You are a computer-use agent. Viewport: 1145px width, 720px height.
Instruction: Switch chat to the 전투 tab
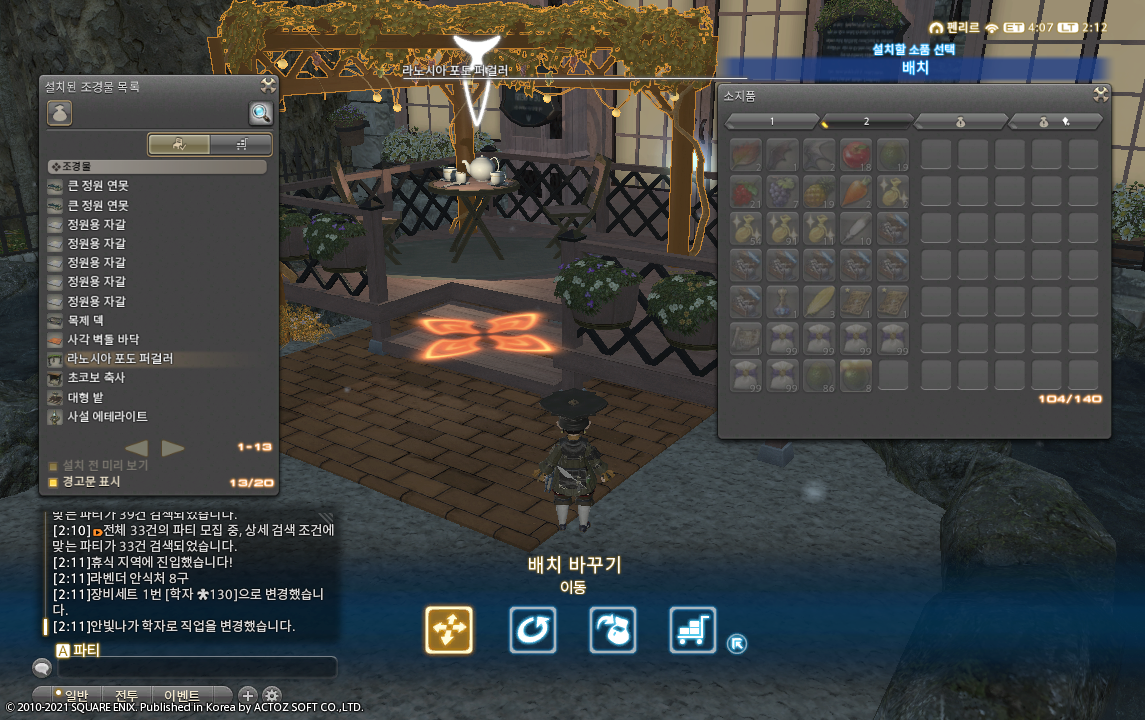coord(127,695)
